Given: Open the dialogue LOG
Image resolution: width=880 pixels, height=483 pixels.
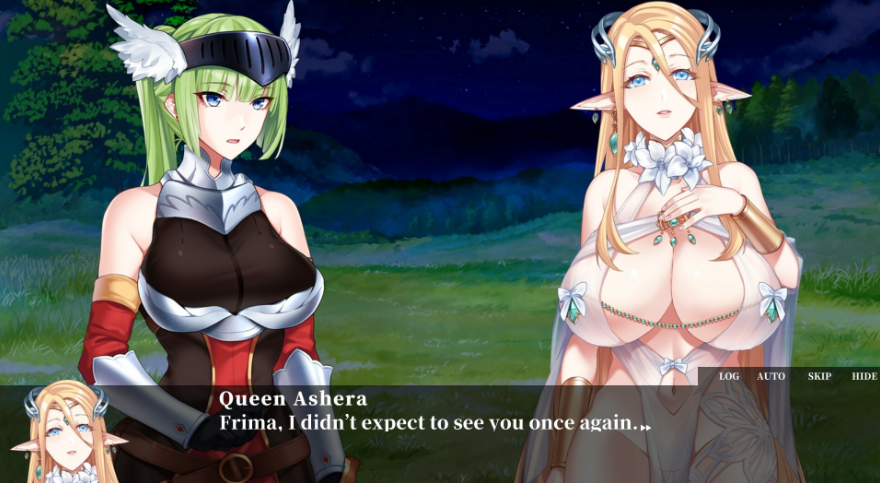Looking at the screenshot, I should tap(729, 376).
